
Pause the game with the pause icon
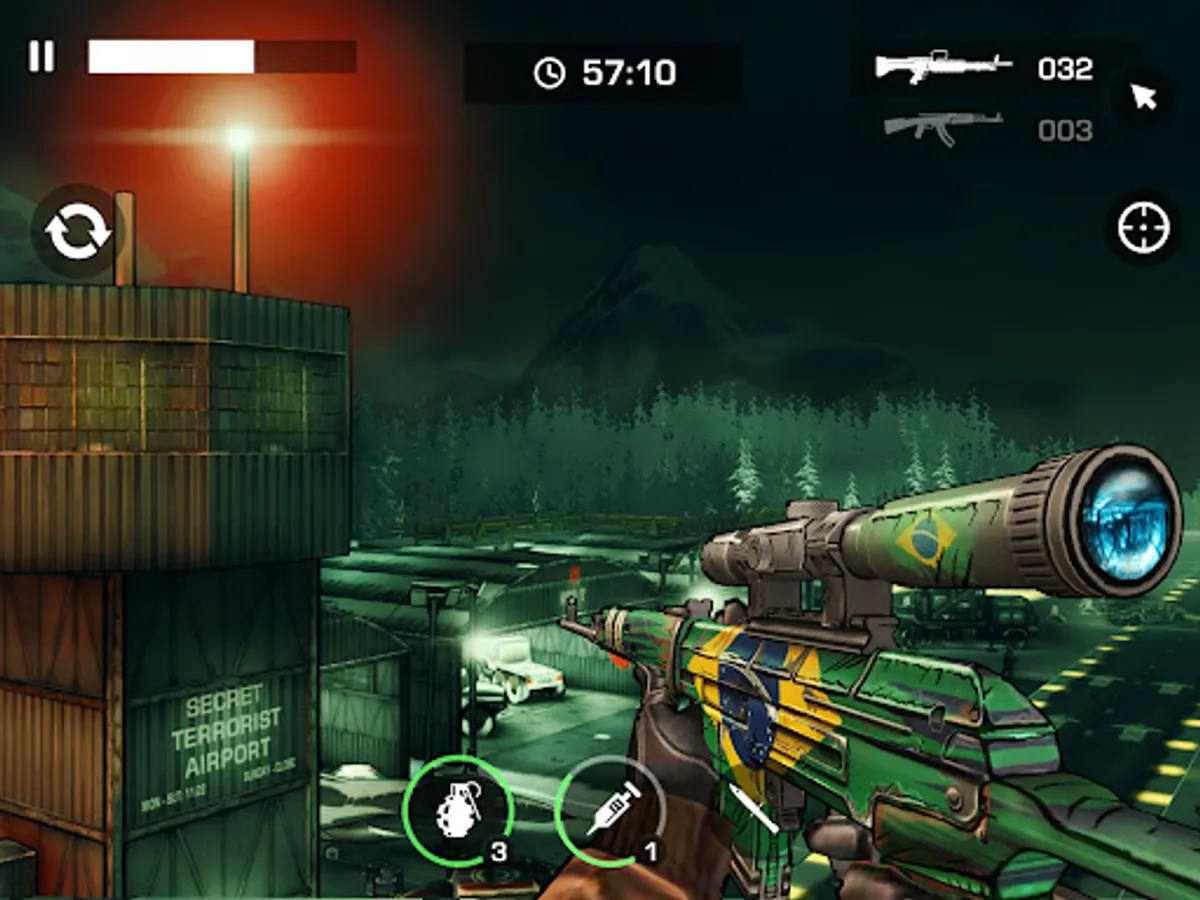[x=41, y=57]
